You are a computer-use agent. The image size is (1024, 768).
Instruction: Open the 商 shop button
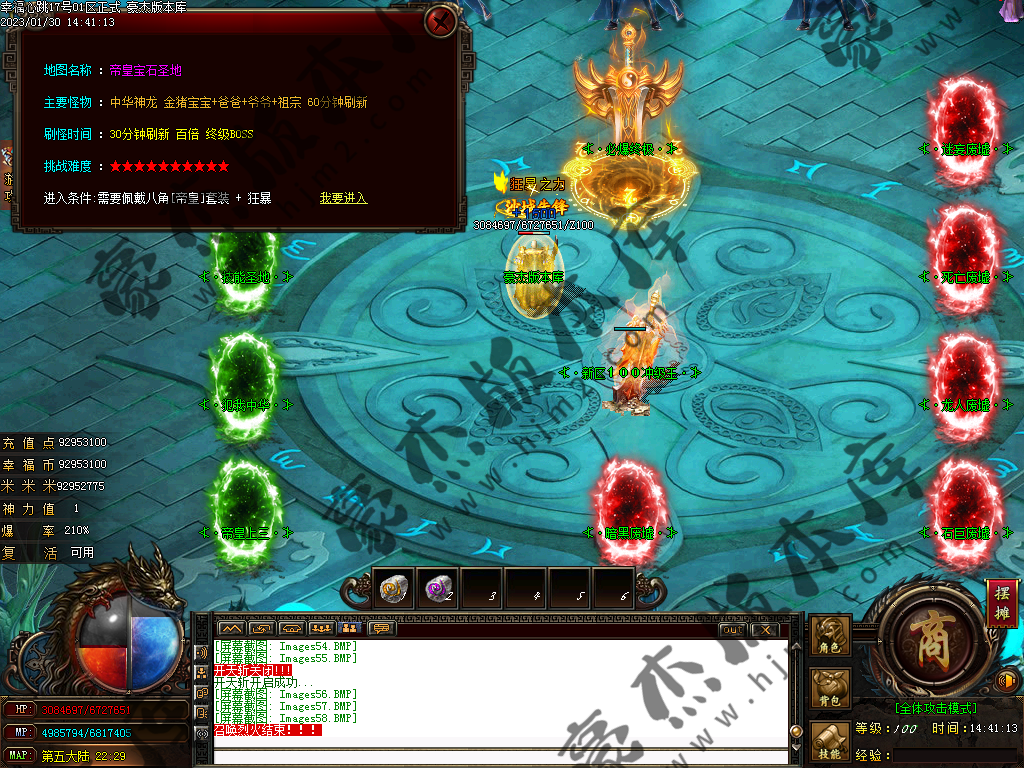[x=923, y=635]
